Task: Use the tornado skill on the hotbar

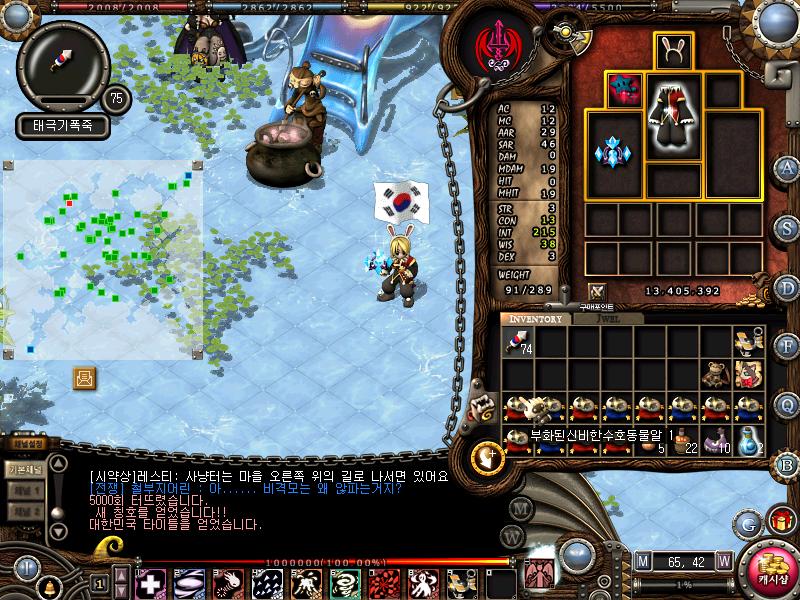Action: coord(344,583)
